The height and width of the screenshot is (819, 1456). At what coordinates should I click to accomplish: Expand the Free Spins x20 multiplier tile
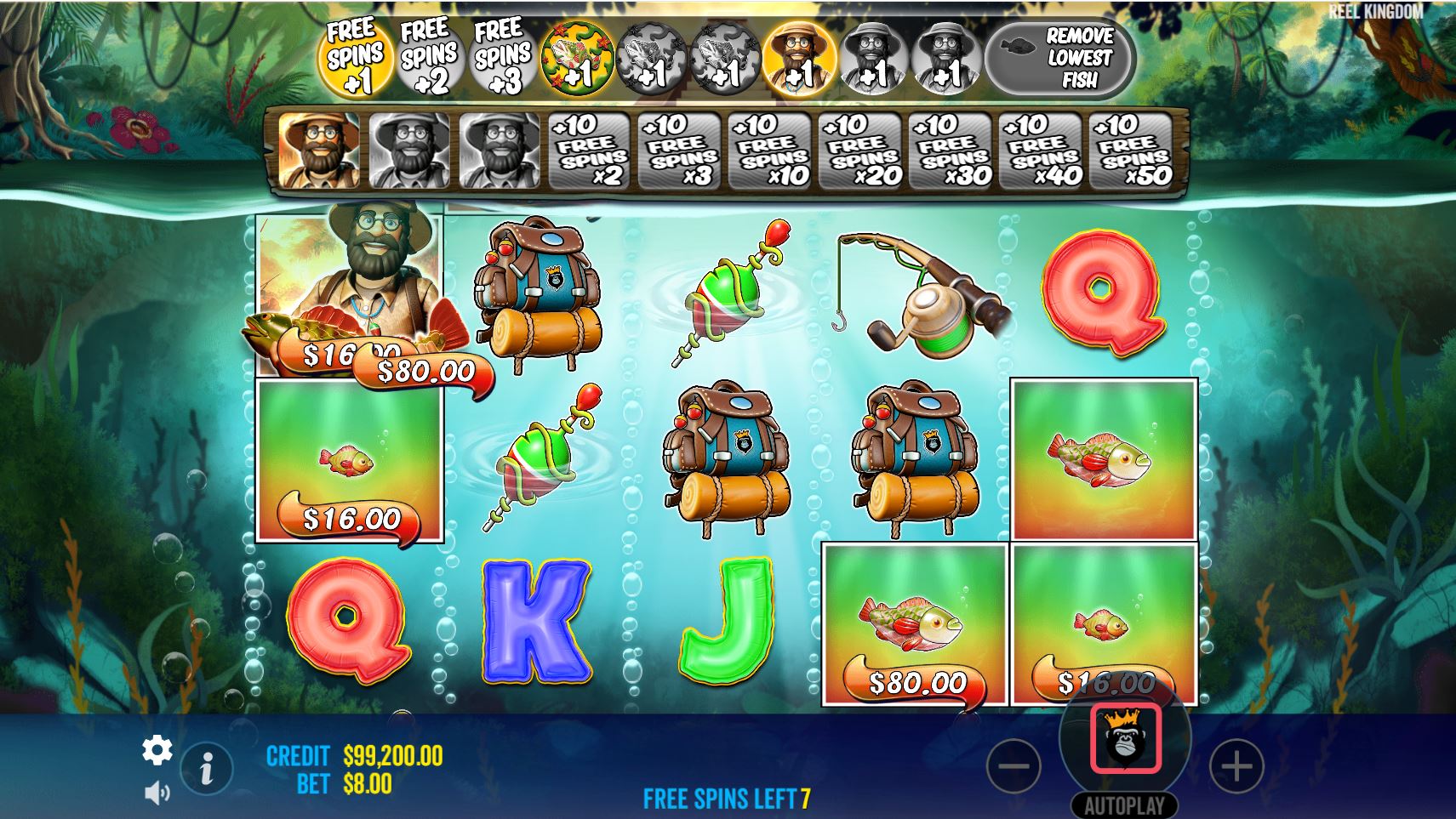(859, 150)
